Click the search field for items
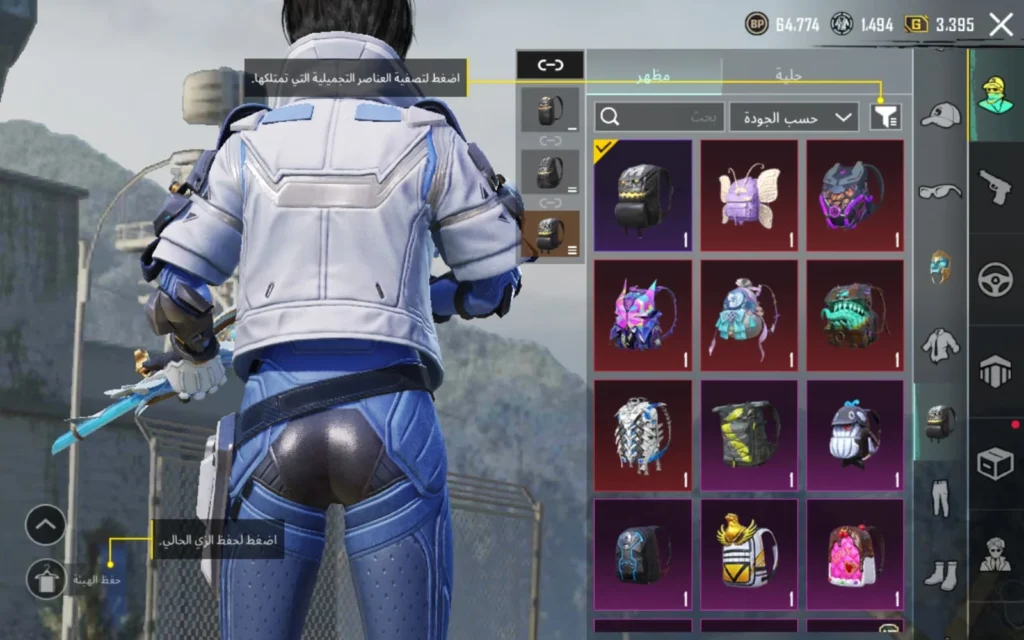 [658, 117]
